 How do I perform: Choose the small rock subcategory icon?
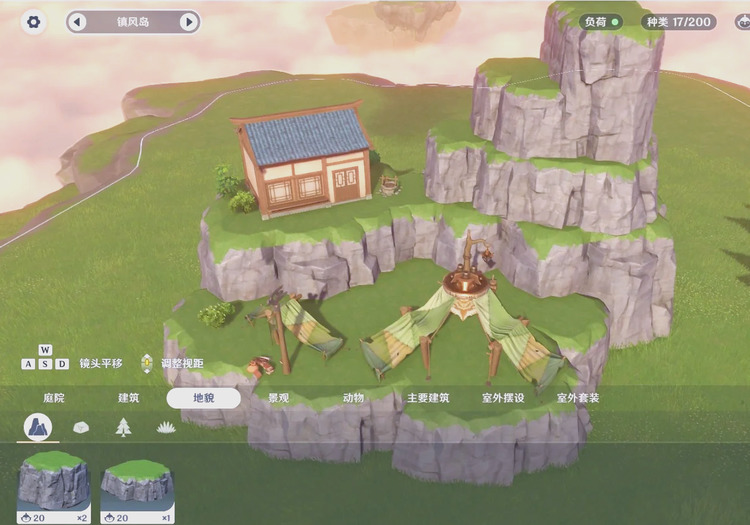point(82,428)
